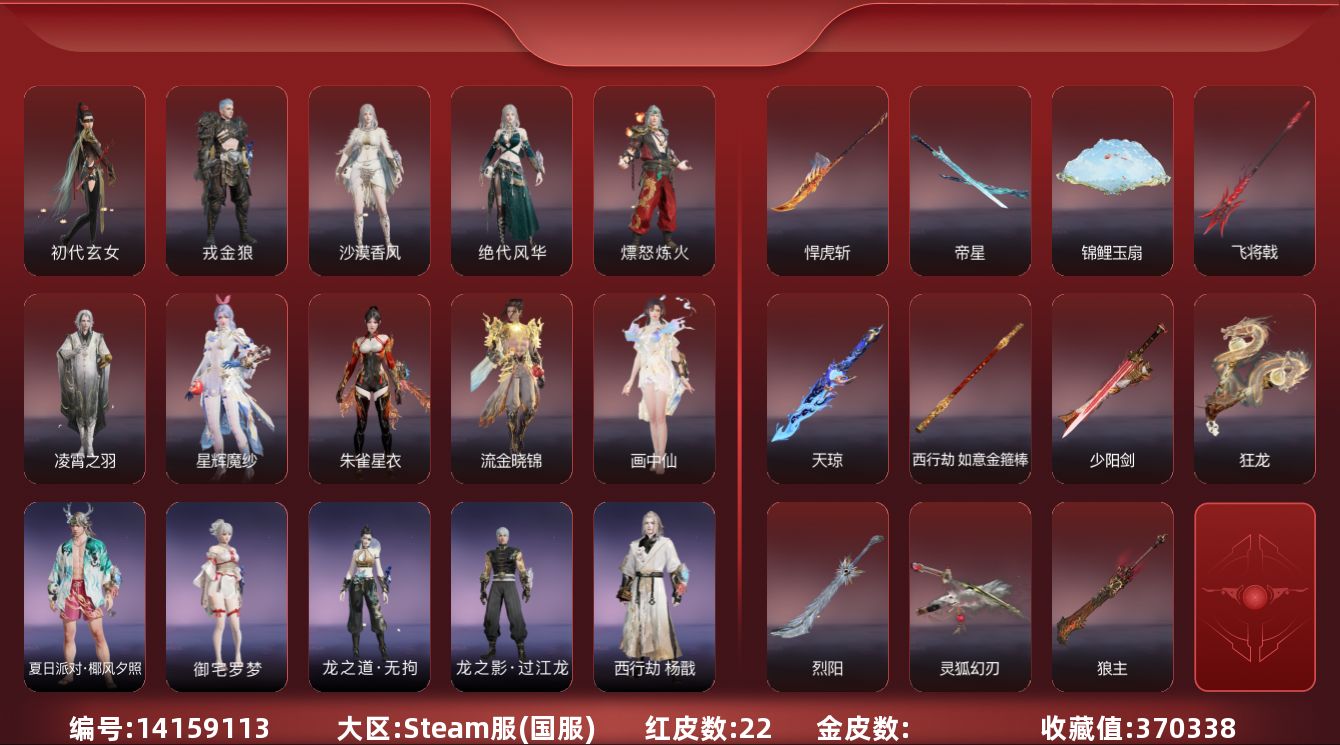
Task: Select the 狂龙 dragon weapon card
Action: (1254, 388)
